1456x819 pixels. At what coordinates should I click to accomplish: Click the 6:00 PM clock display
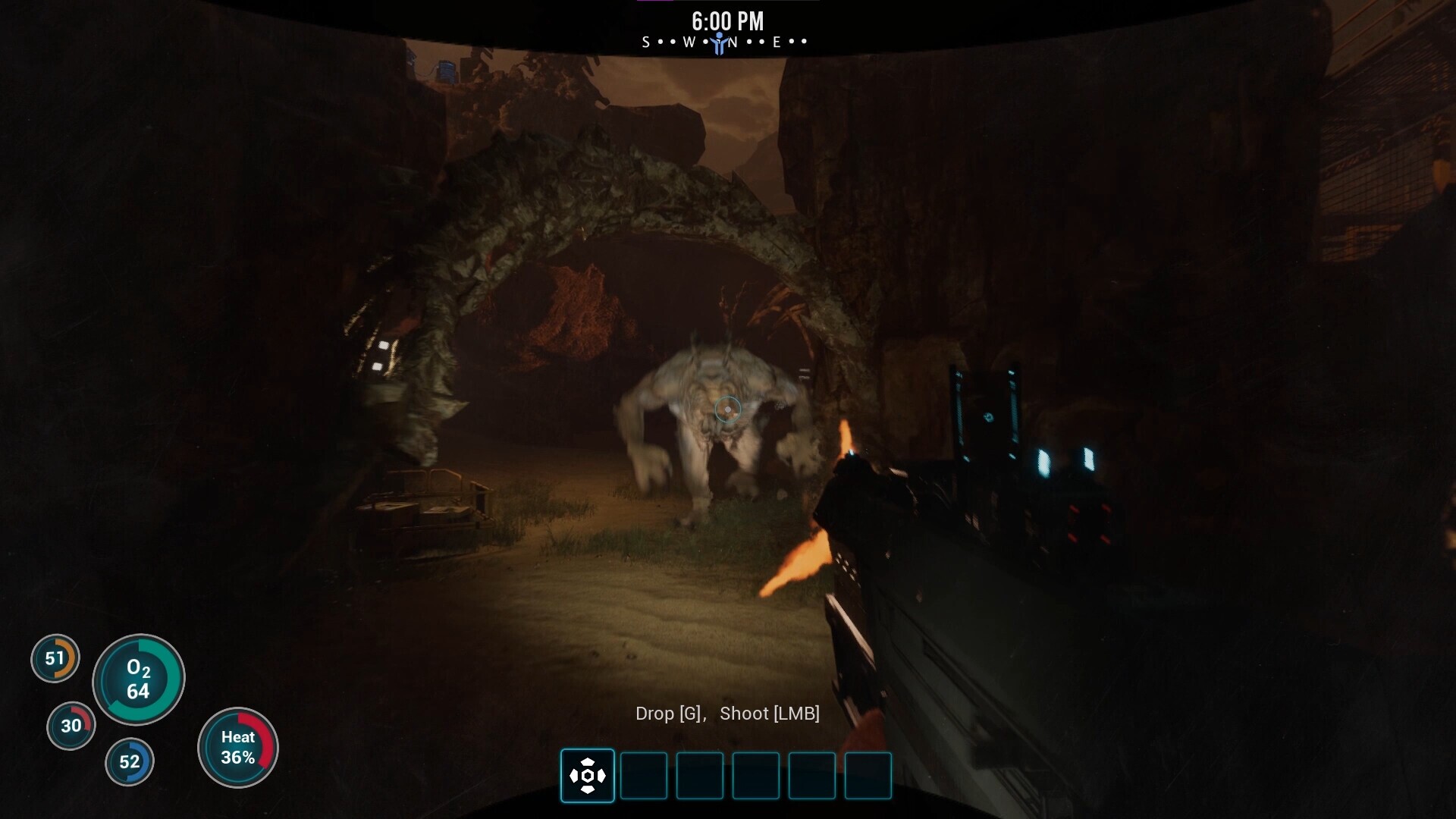pos(726,21)
